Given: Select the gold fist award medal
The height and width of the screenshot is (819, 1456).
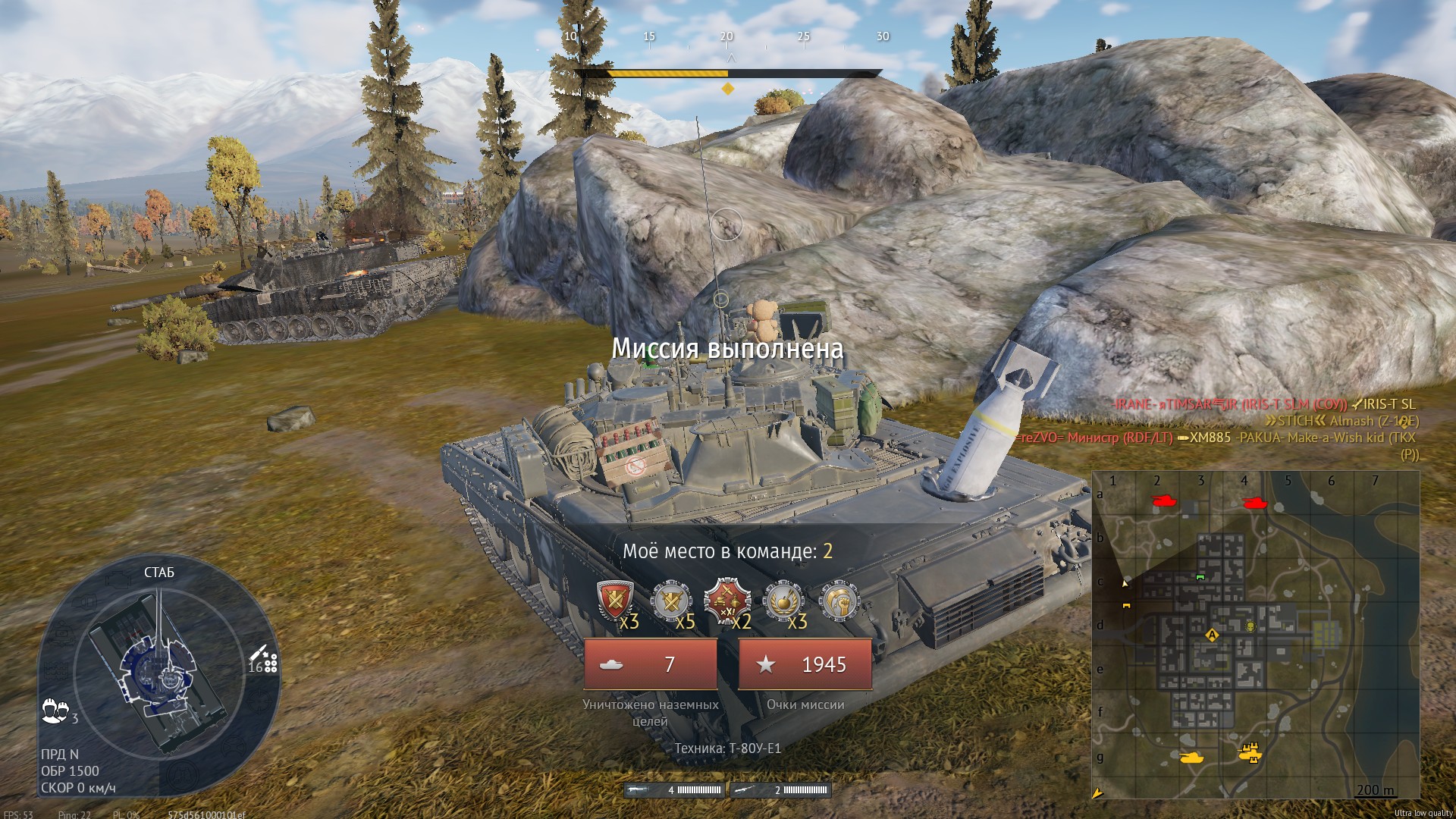Looking at the screenshot, I should 839,601.
